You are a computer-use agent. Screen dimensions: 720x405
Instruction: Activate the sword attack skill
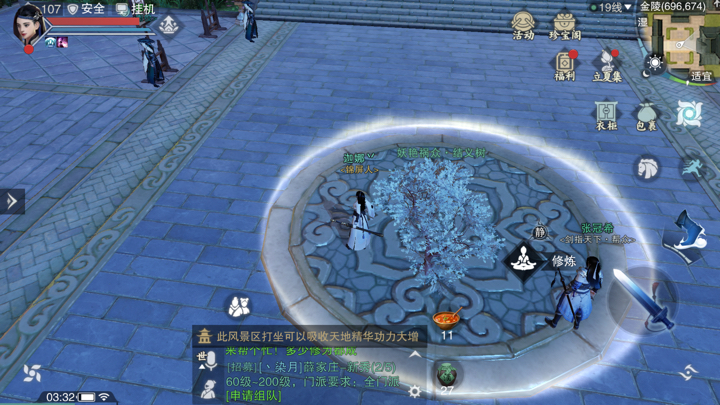(643, 298)
